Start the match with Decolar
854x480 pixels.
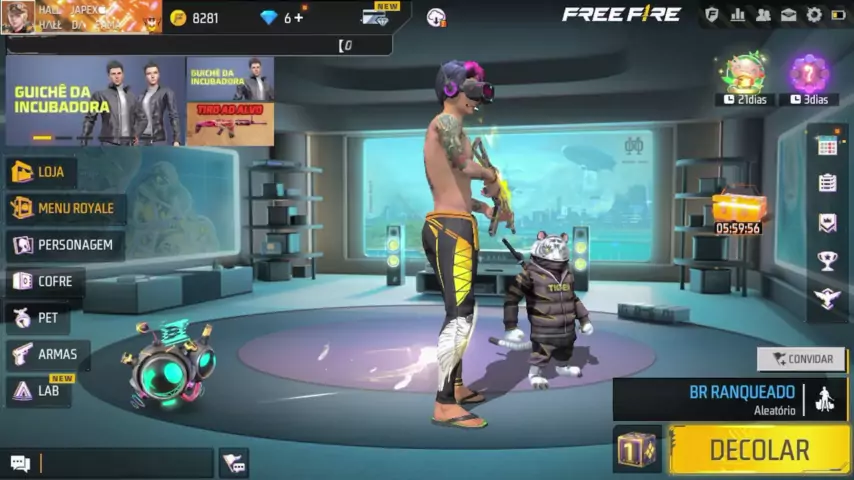(758, 450)
